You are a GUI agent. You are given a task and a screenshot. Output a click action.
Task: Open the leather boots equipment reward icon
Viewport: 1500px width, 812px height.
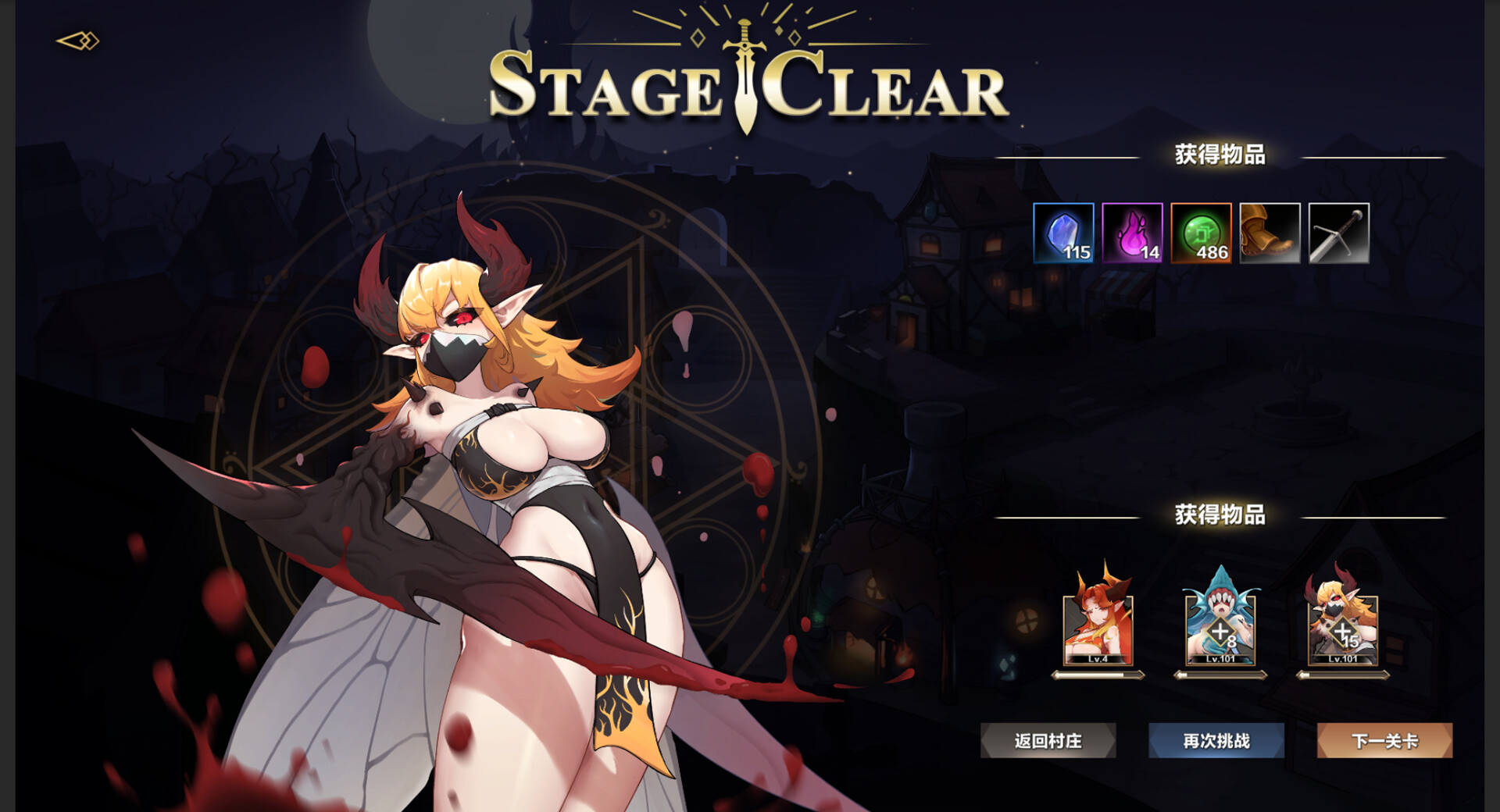(1270, 232)
